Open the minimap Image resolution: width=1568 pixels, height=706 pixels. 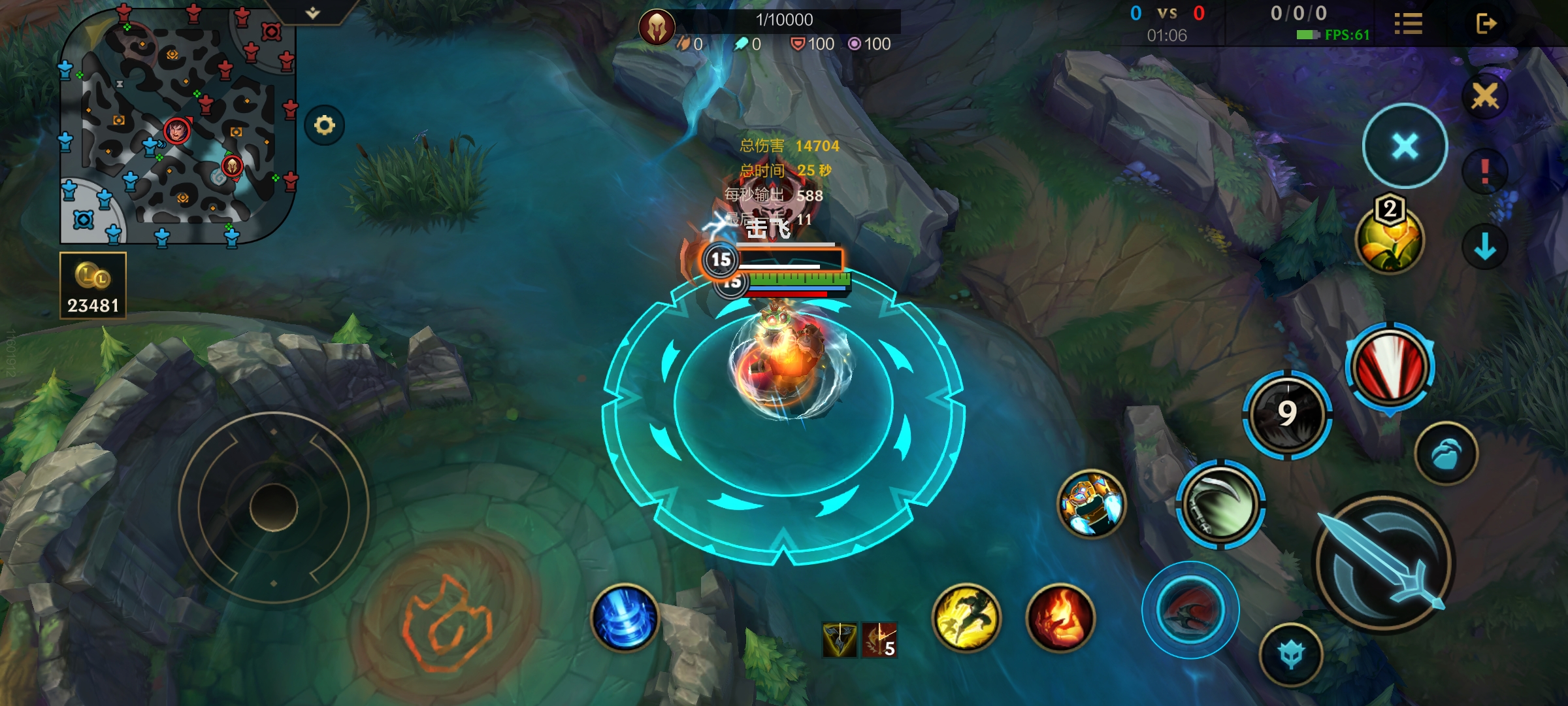coord(178,124)
